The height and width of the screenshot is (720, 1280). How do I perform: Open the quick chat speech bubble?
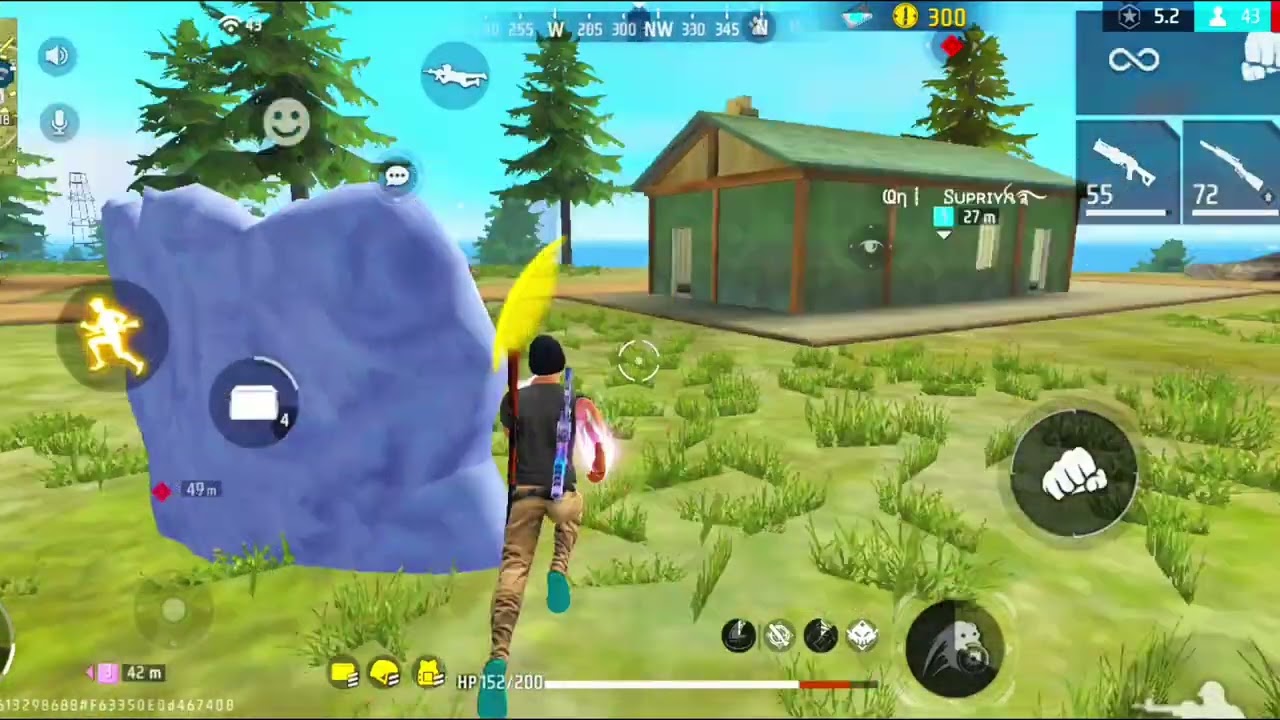coord(397,177)
